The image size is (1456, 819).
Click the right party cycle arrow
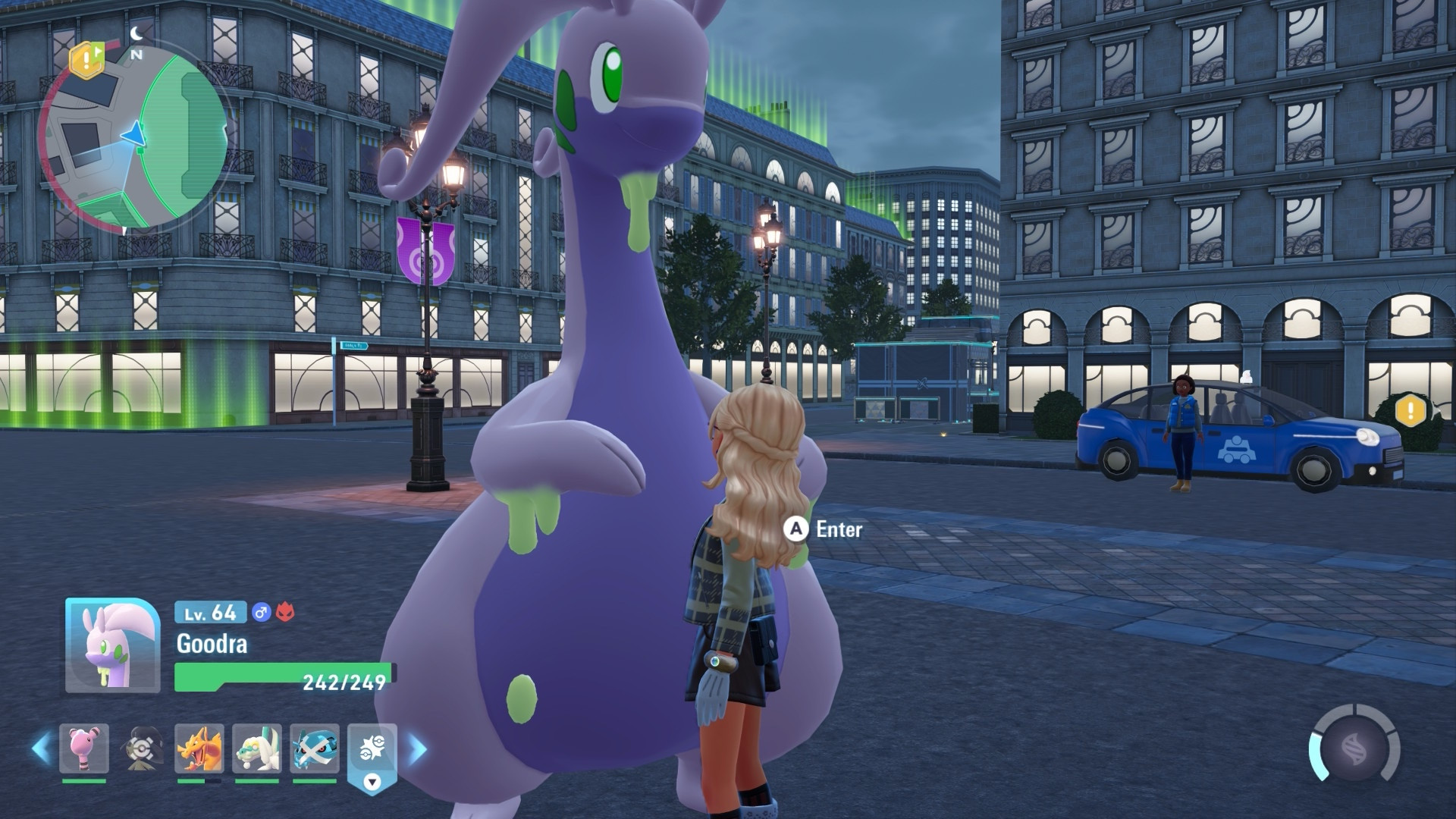pos(418,749)
